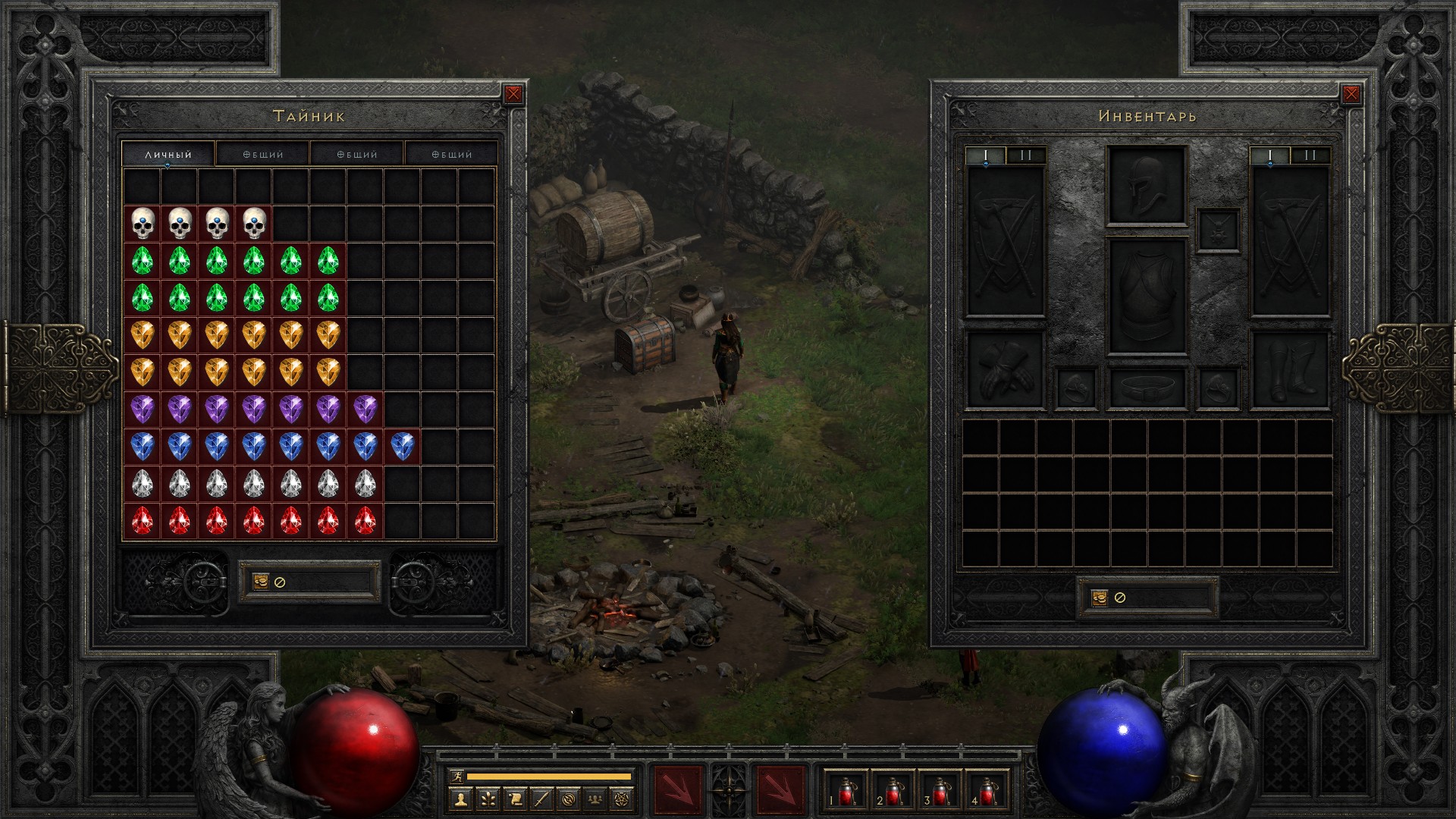The width and height of the screenshot is (1456, 819).
Task: Select the left mouse button skill slot
Action: [677, 790]
